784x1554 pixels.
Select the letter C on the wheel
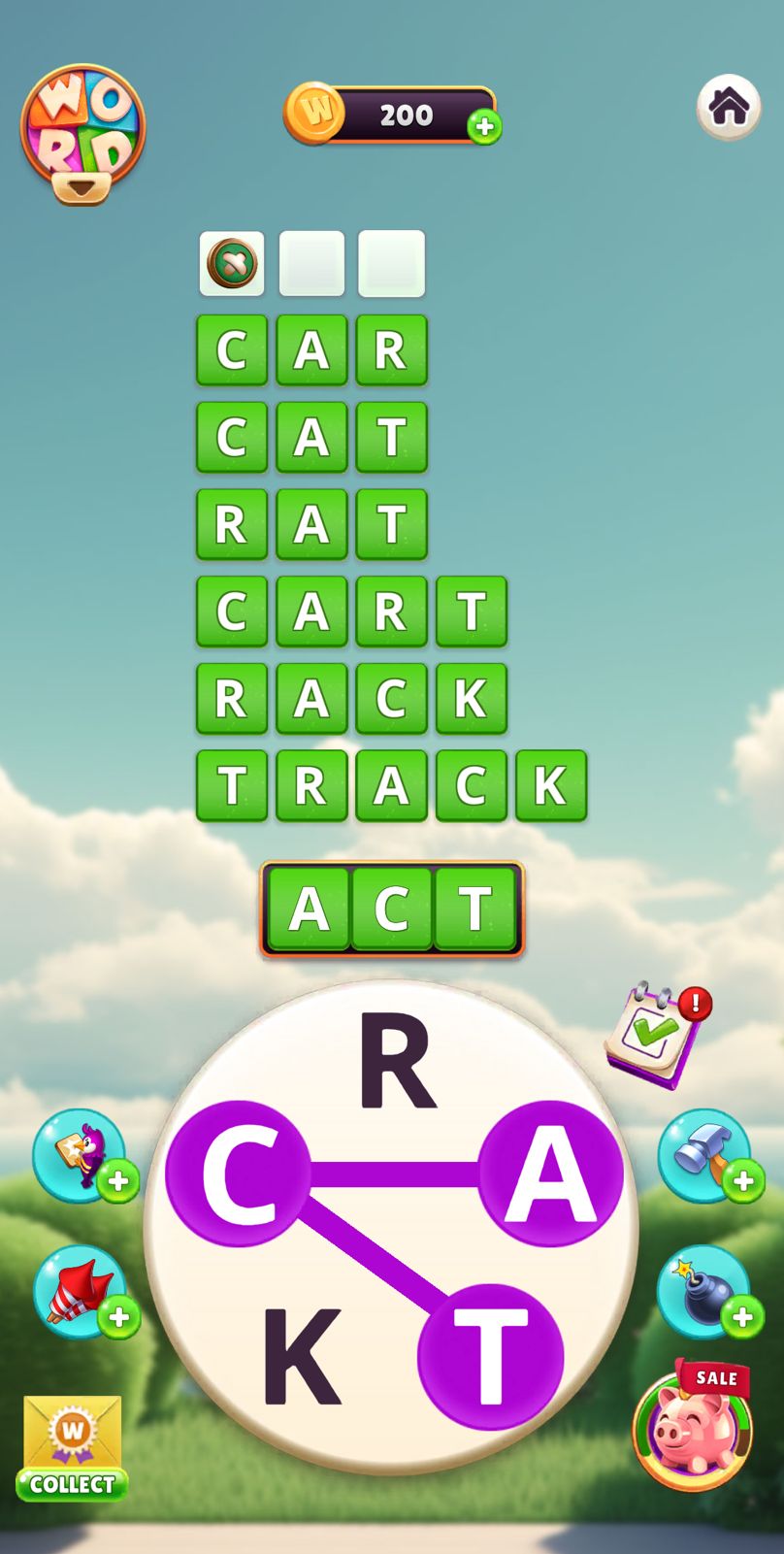pyautogui.click(x=238, y=1174)
